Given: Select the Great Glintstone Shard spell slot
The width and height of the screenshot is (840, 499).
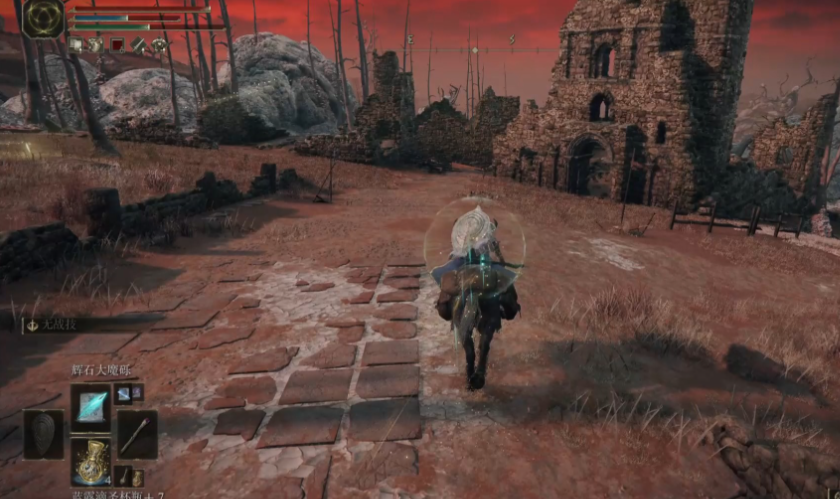Looking at the screenshot, I should pyautogui.click(x=91, y=408).
